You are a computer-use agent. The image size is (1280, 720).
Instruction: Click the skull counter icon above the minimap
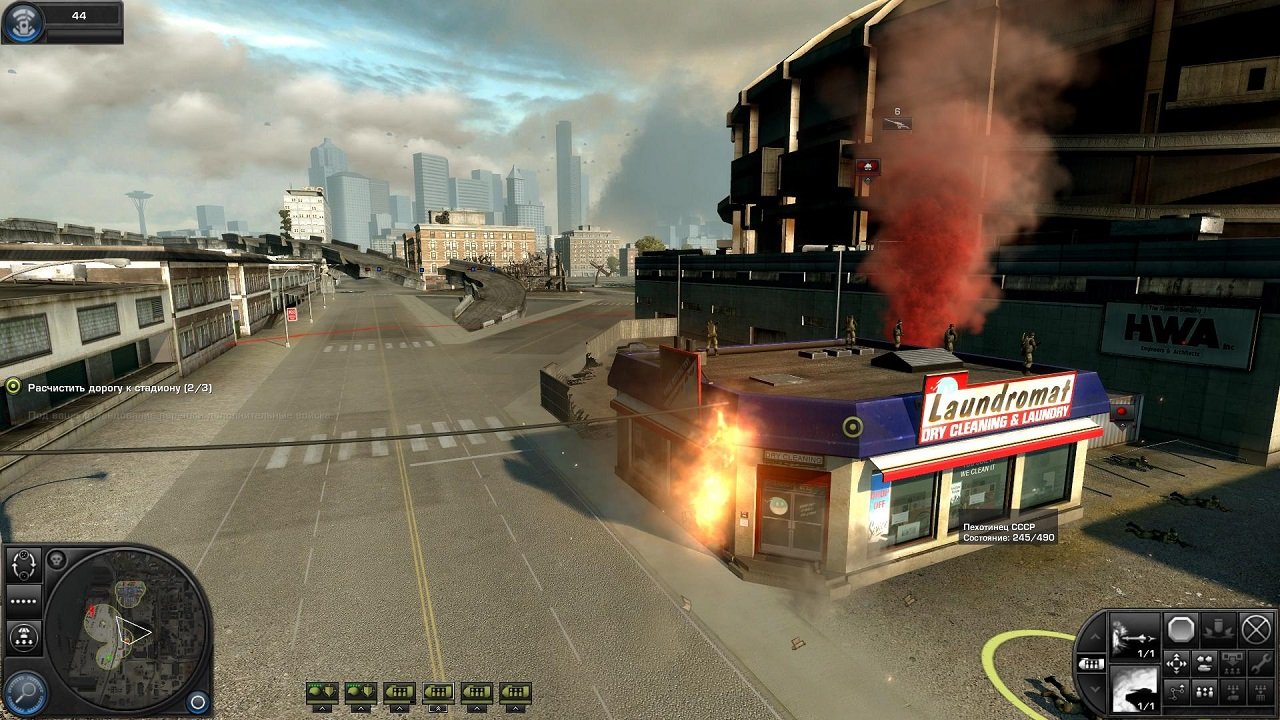[x=56, y=559]
